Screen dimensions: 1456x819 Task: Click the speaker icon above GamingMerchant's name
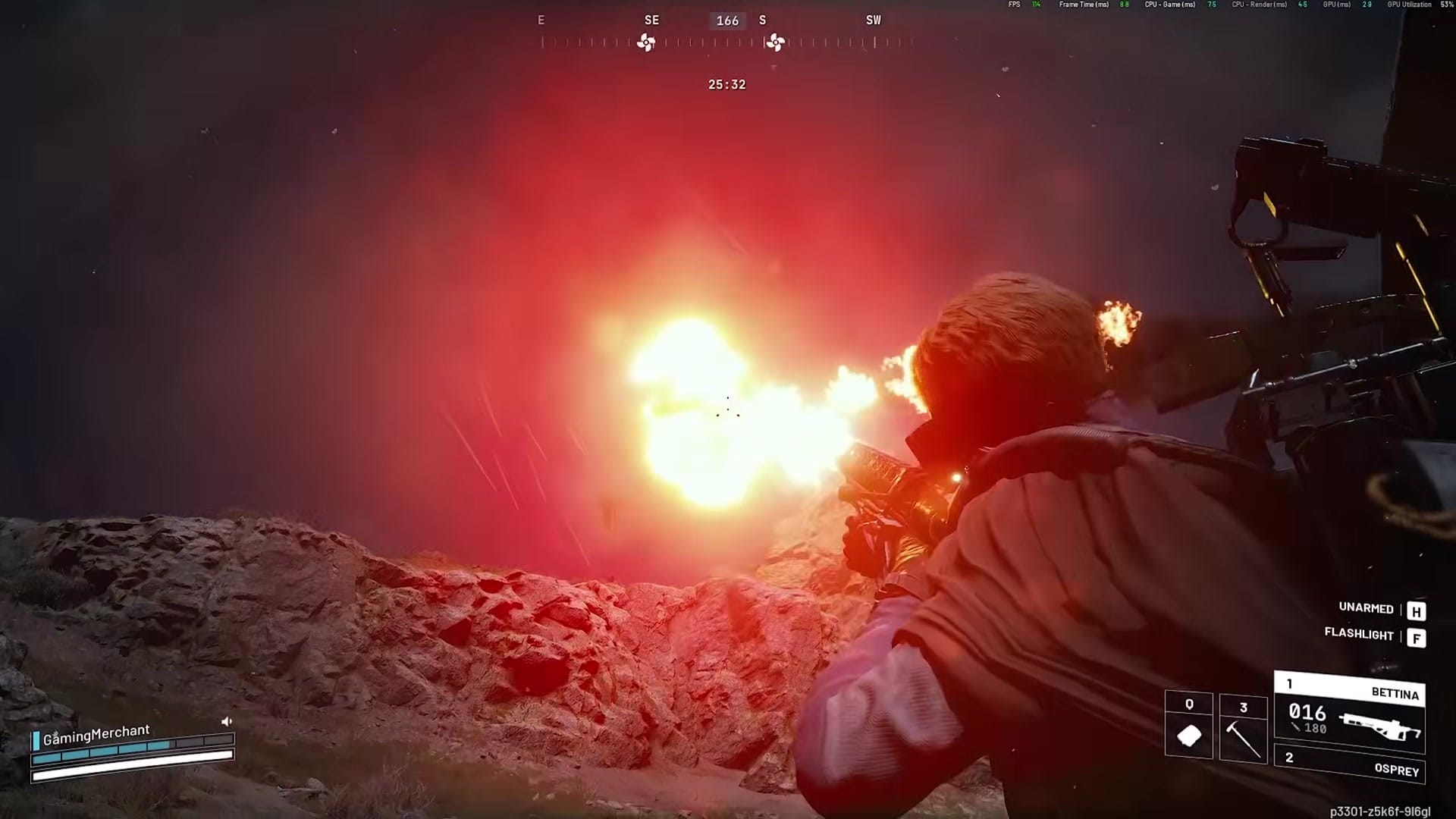coord(225,721)
